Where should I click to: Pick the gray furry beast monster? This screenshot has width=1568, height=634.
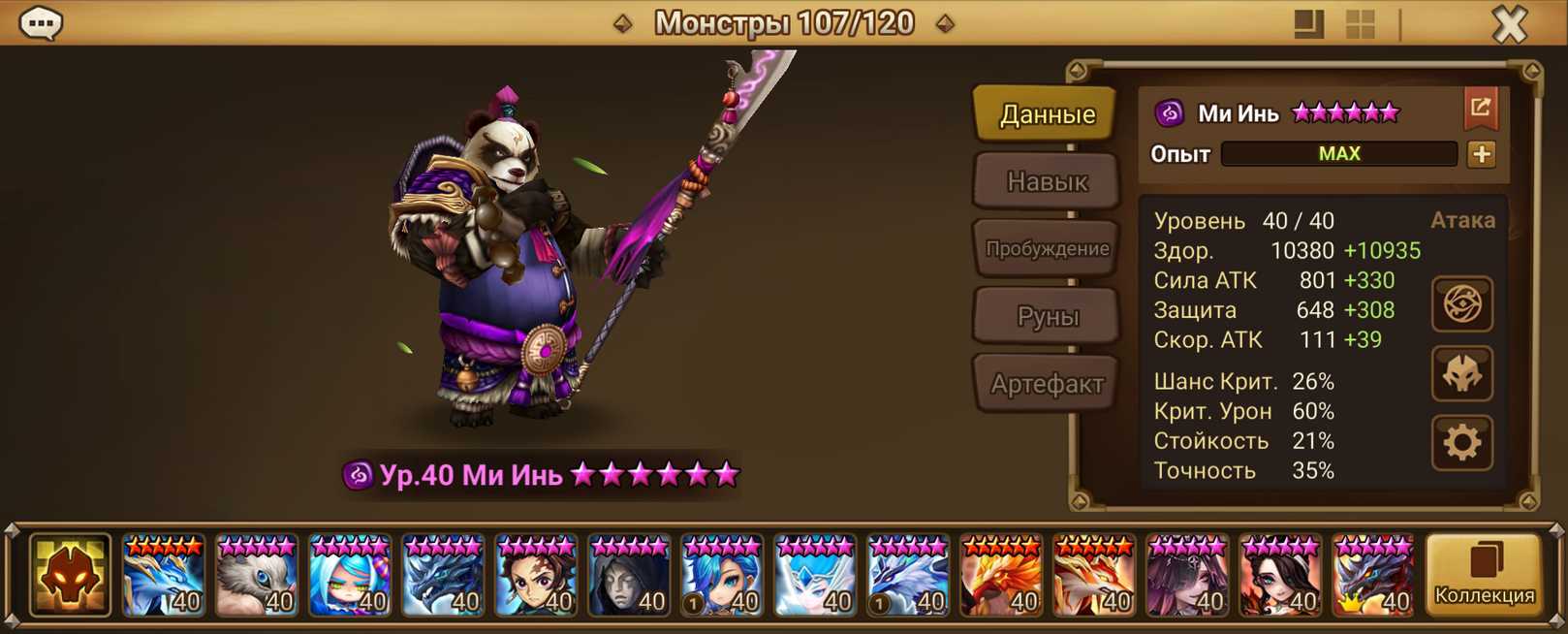click(x=257, y=576)
